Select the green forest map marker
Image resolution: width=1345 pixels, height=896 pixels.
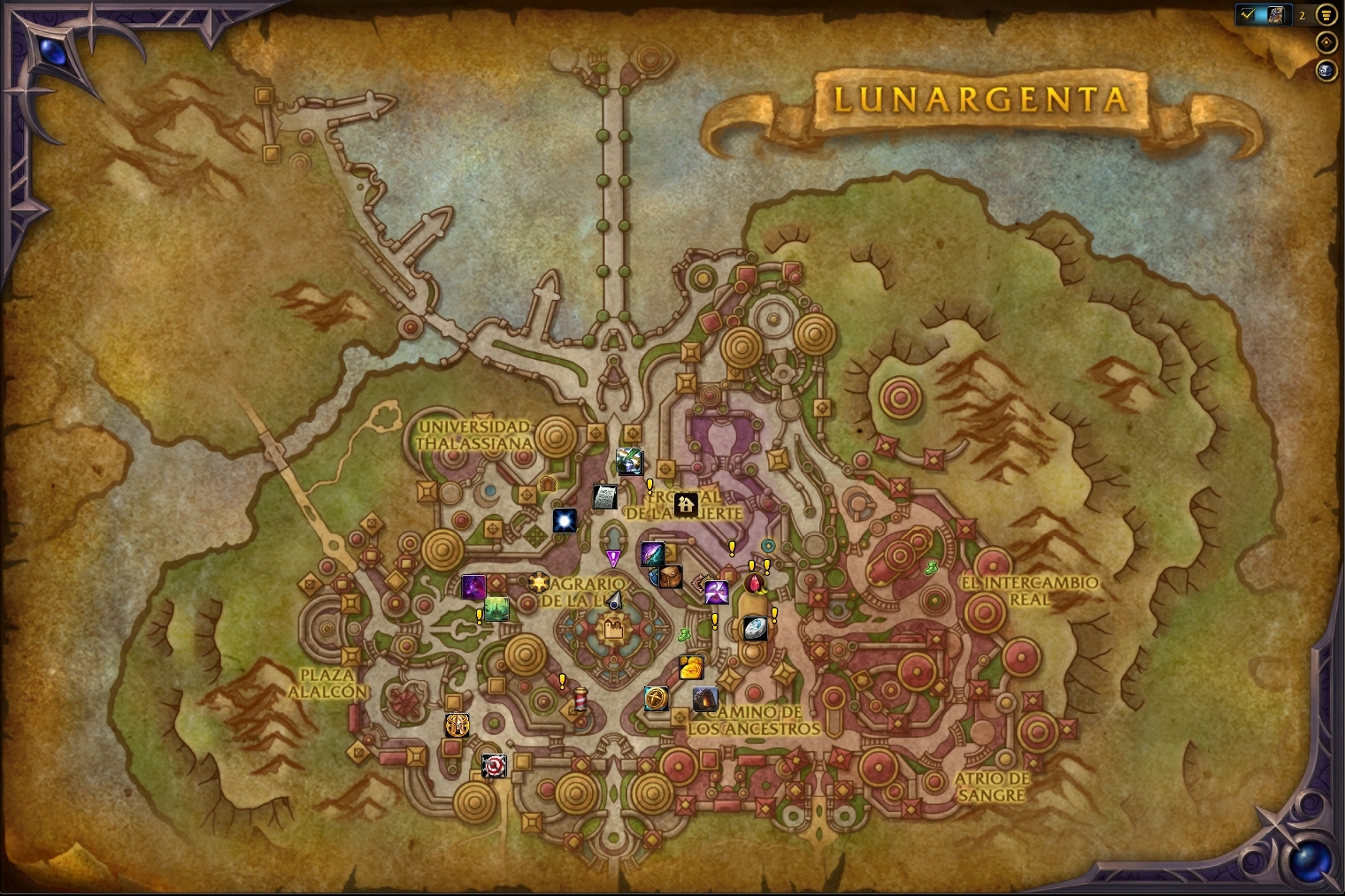496,609
